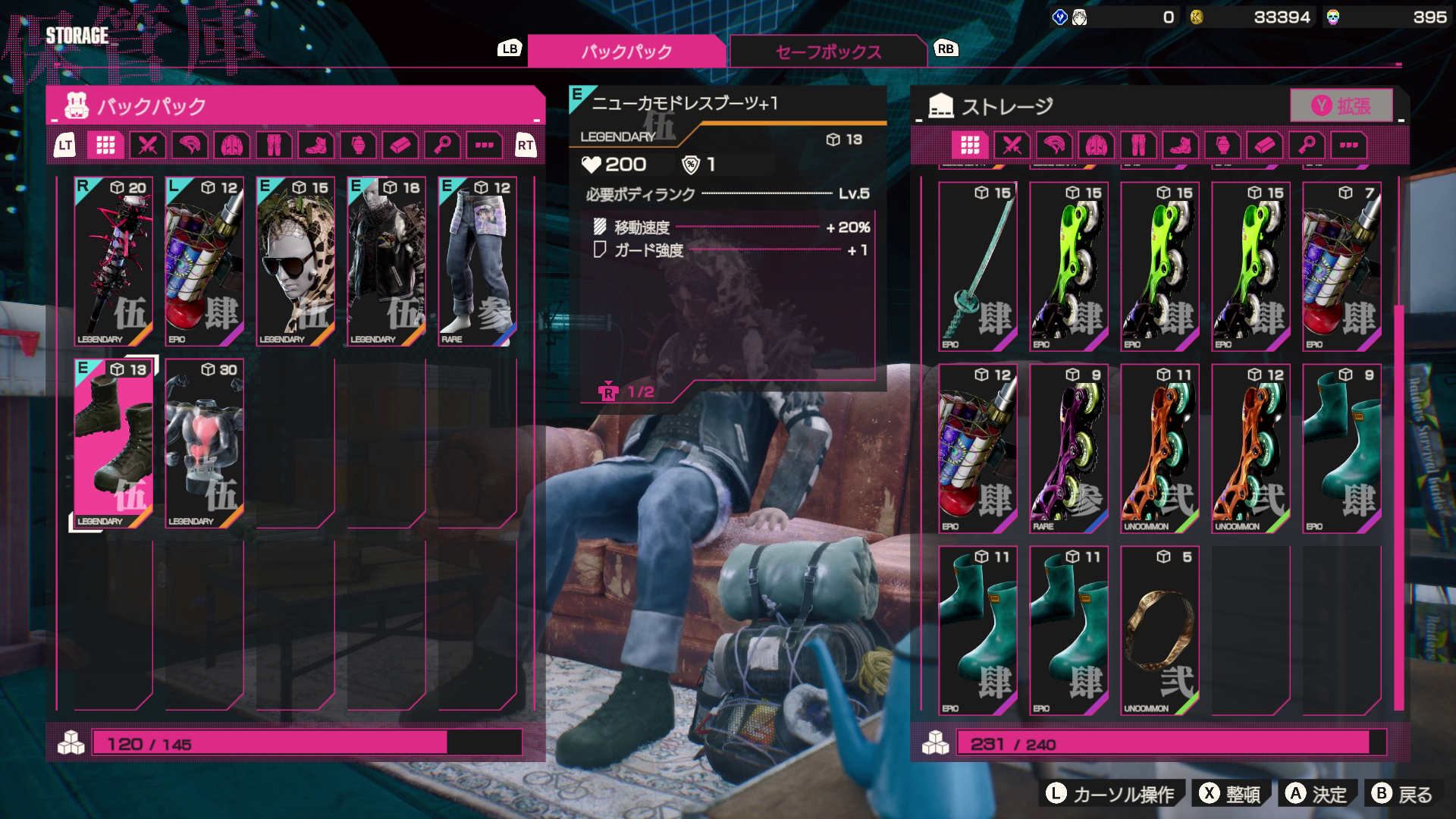Filter backpack by weapons category

[147, 145]
